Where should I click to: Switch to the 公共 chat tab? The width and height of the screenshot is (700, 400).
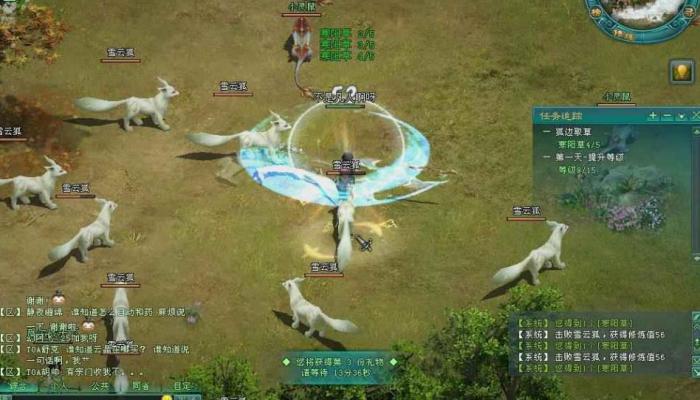coord(99,385)
